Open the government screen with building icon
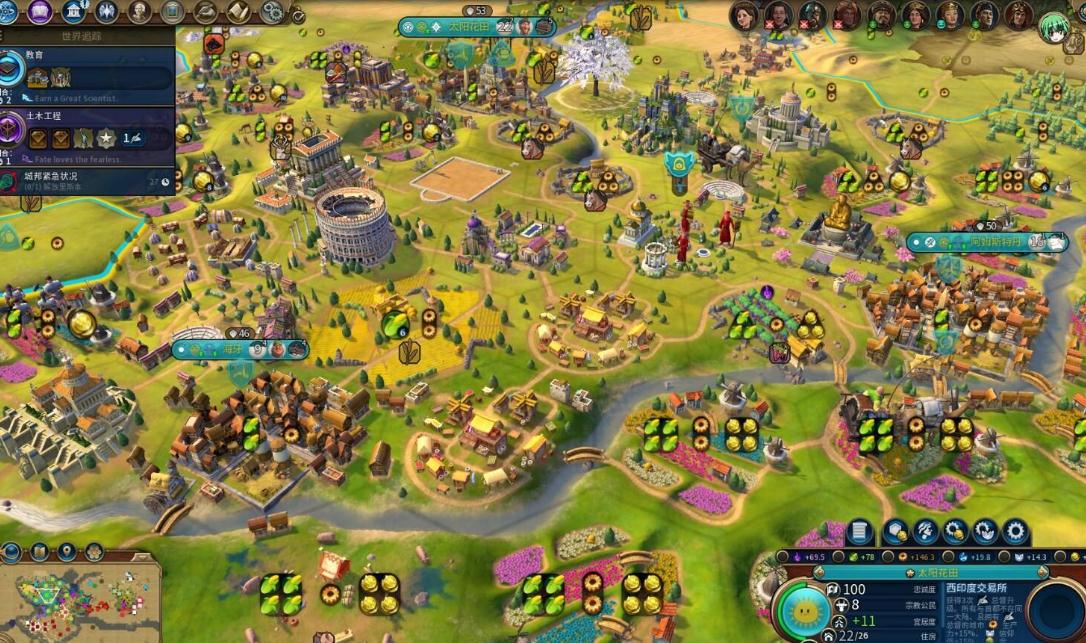Viewport: 1086px width, 643px height. coord(73,12)
